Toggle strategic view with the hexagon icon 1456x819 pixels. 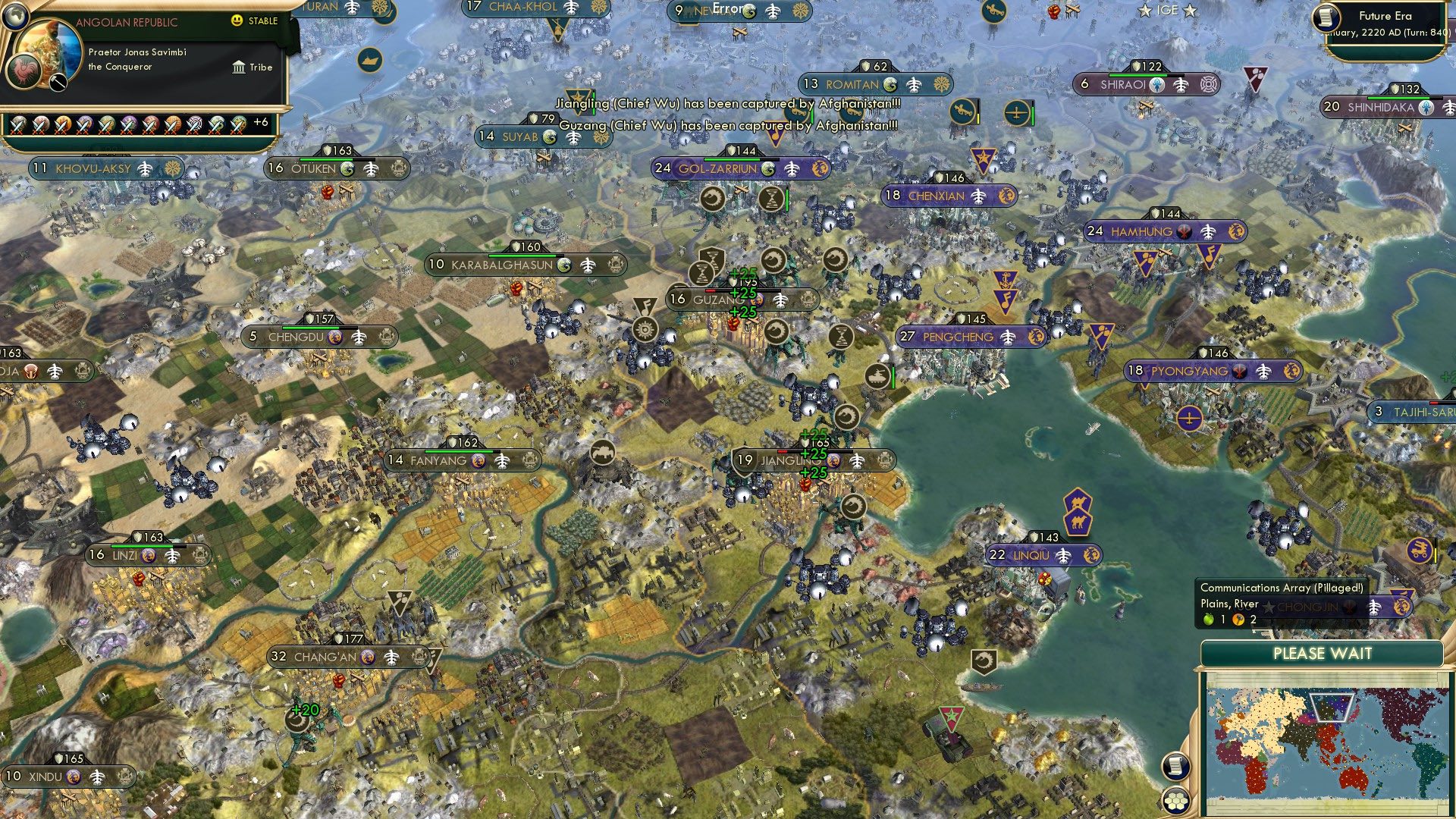pos(1175,799)
